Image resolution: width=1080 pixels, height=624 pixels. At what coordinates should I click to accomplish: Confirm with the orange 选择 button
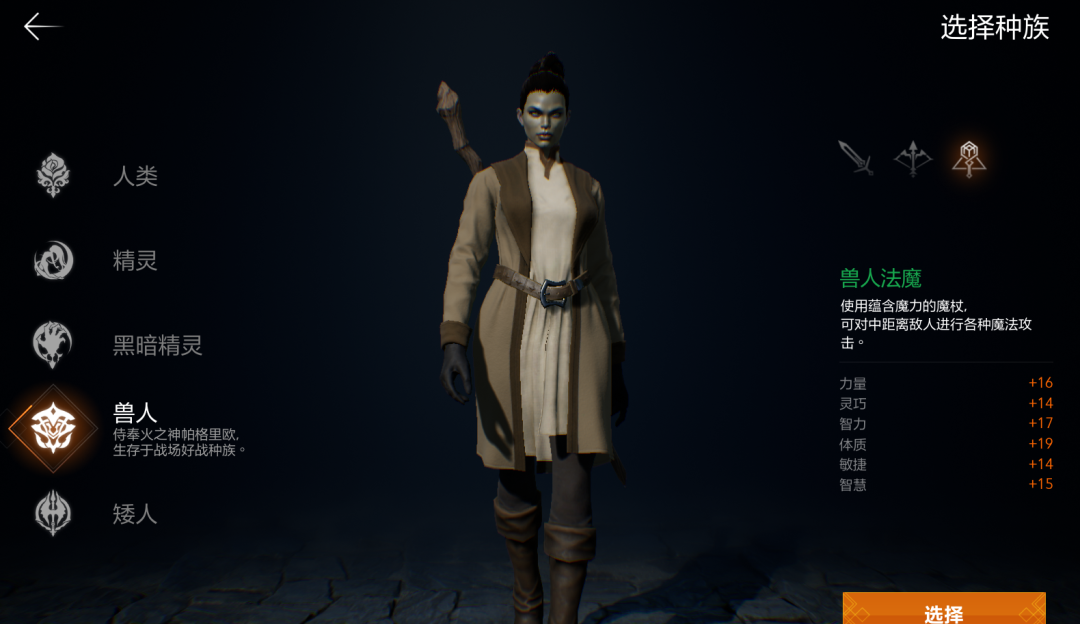pyautogui.click(x=943, y=609)
